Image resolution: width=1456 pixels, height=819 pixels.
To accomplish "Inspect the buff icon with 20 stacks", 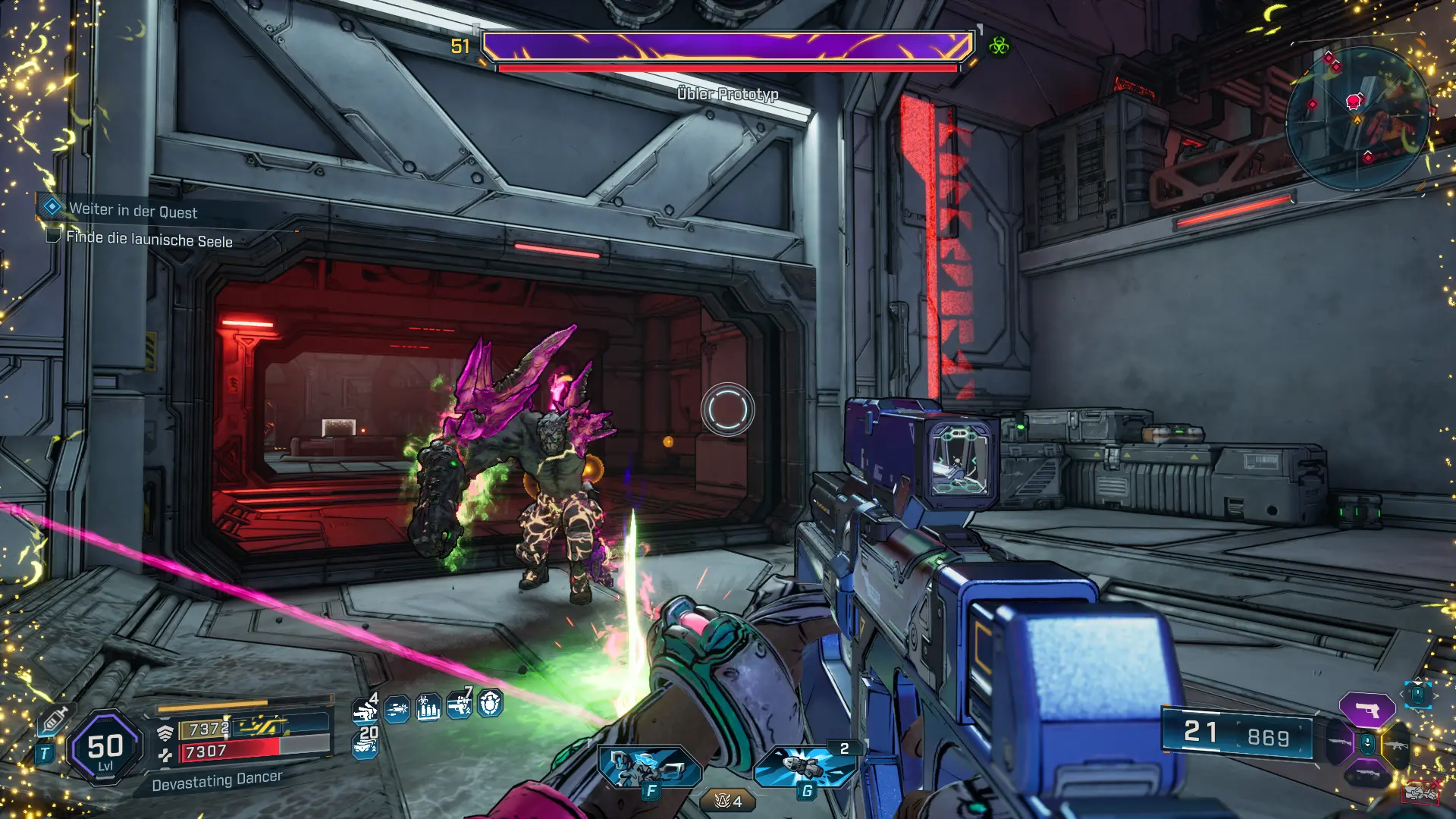I will tap(366, 744).
